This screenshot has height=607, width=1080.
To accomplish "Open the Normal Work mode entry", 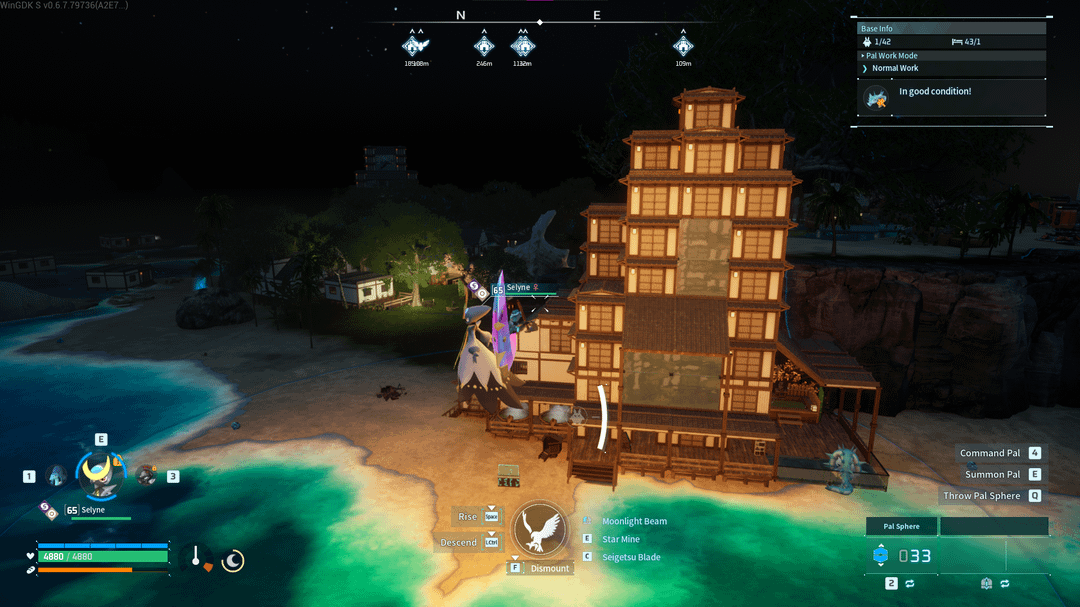I will 895,68.
